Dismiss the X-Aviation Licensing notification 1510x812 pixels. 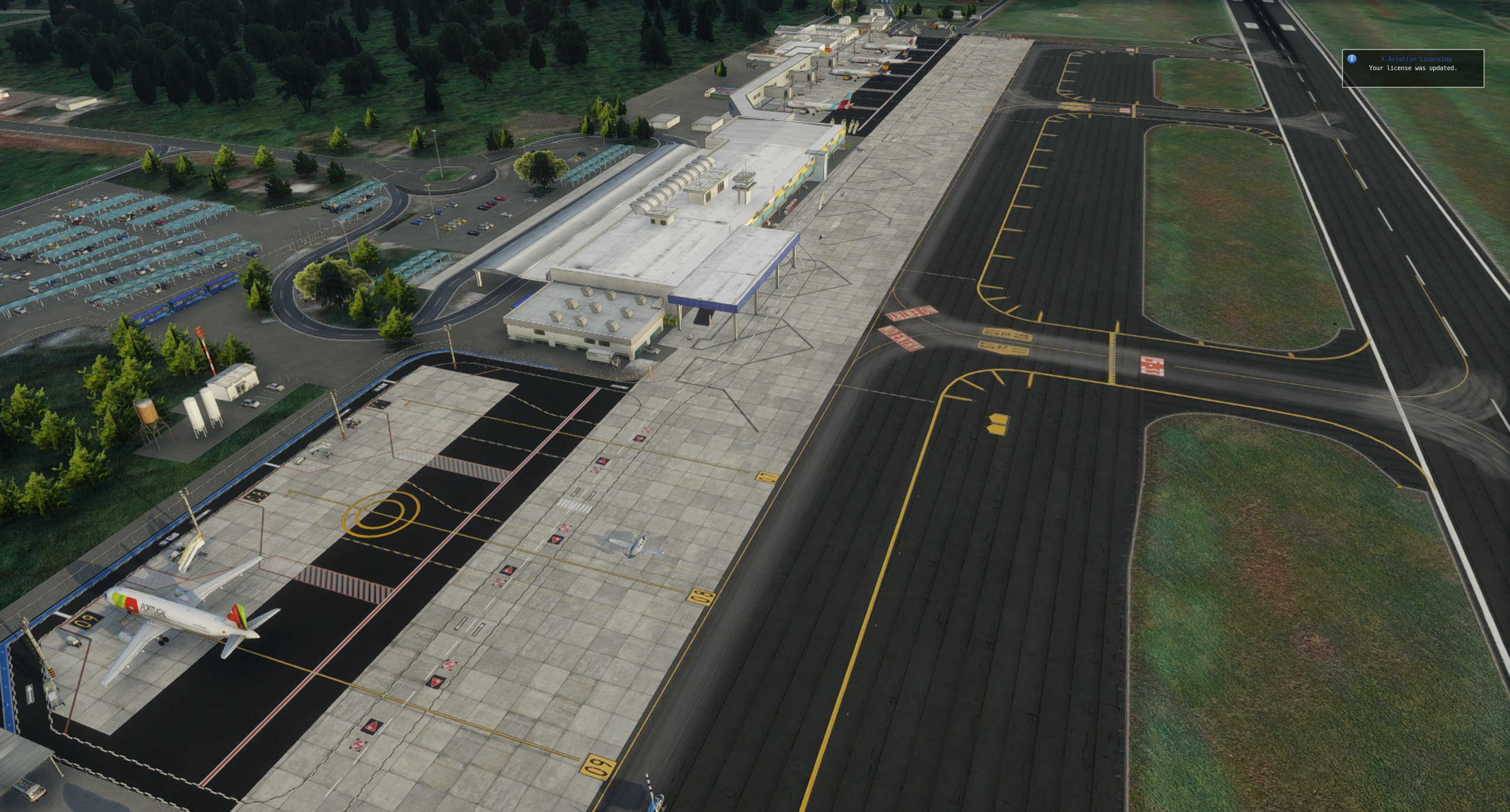1413,68
